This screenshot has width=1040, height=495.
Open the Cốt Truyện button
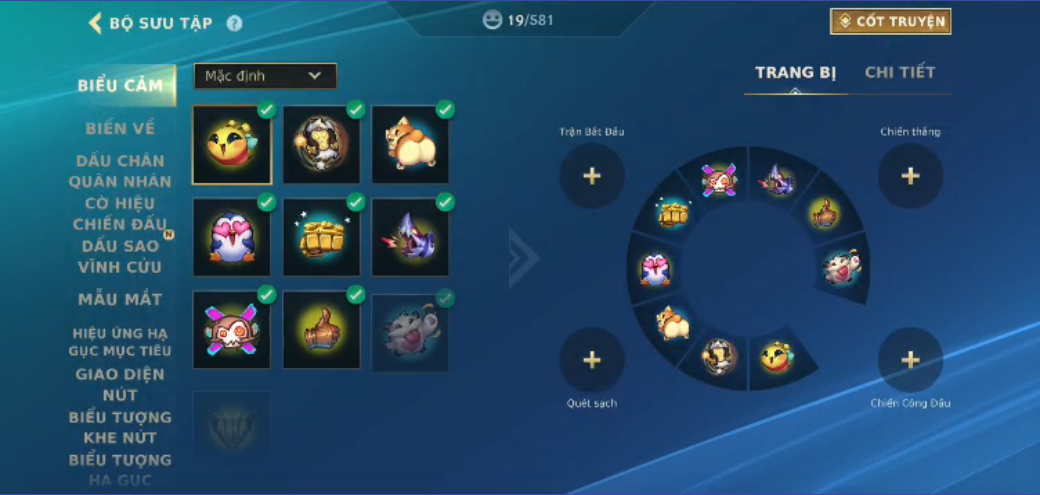pos(890,21)
